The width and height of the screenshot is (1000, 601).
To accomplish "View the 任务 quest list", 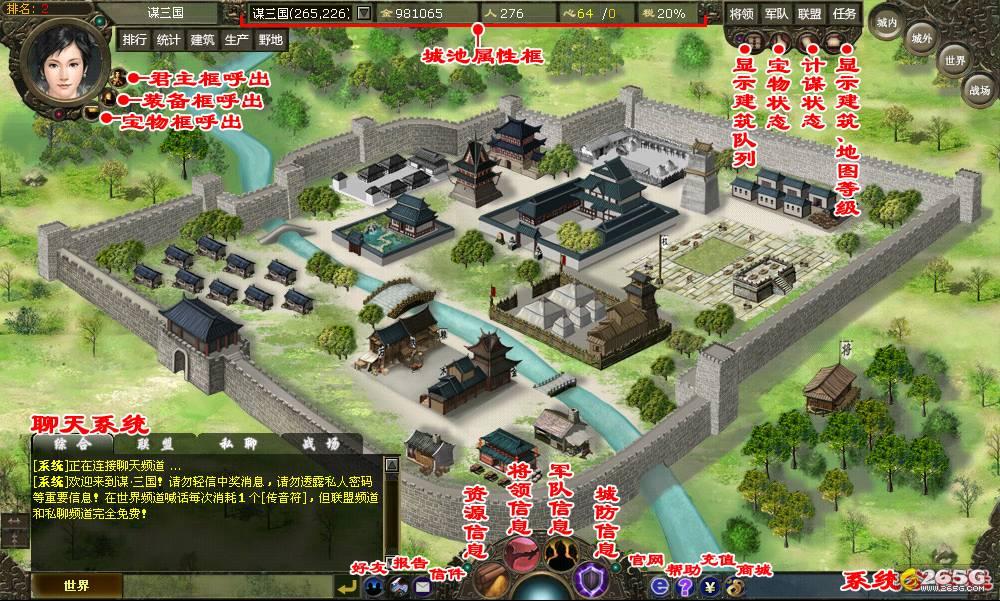I will pyautogui.click(x=845, y=14).
